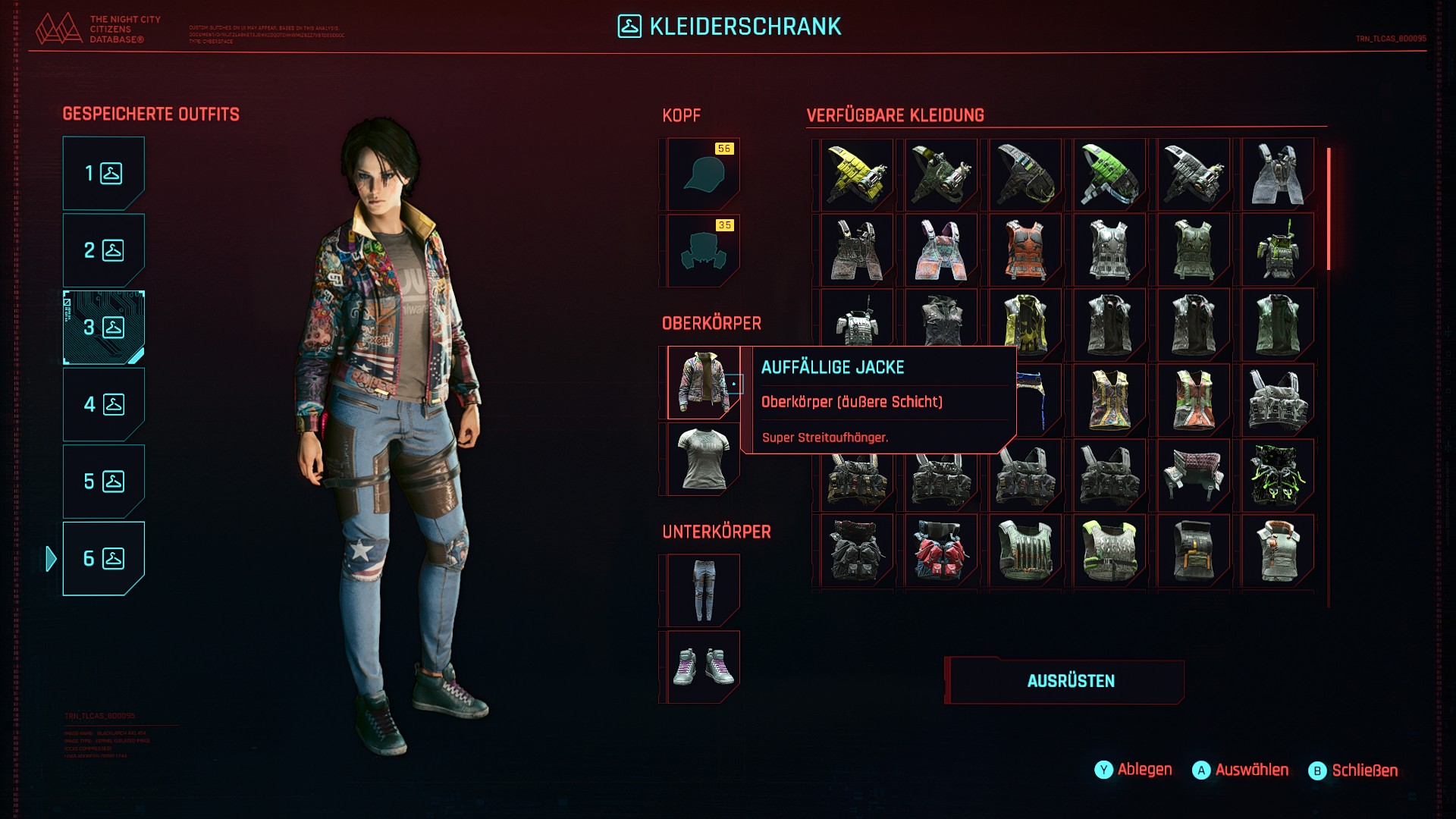Switch to saved outfit 3
The image size is (1456, 819).
coord(103,328)
